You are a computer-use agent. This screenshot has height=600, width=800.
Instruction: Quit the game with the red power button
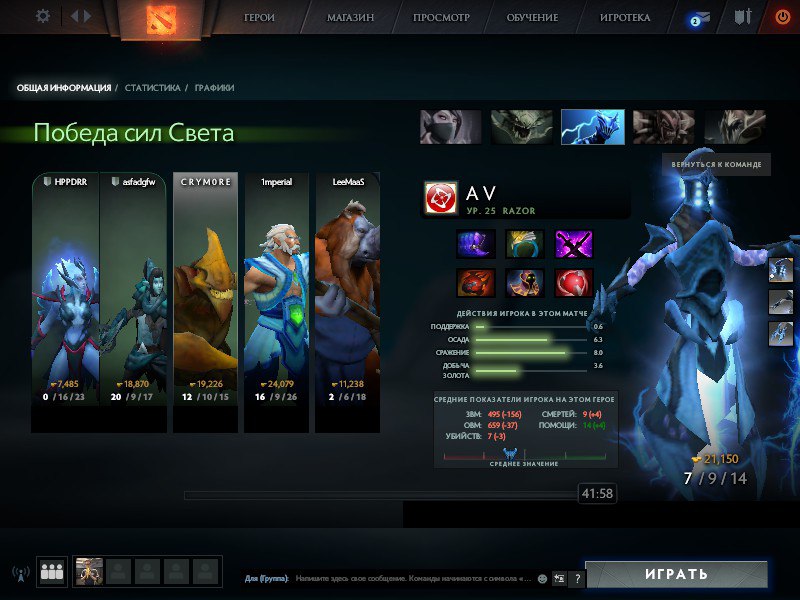(x=782, y=17)
